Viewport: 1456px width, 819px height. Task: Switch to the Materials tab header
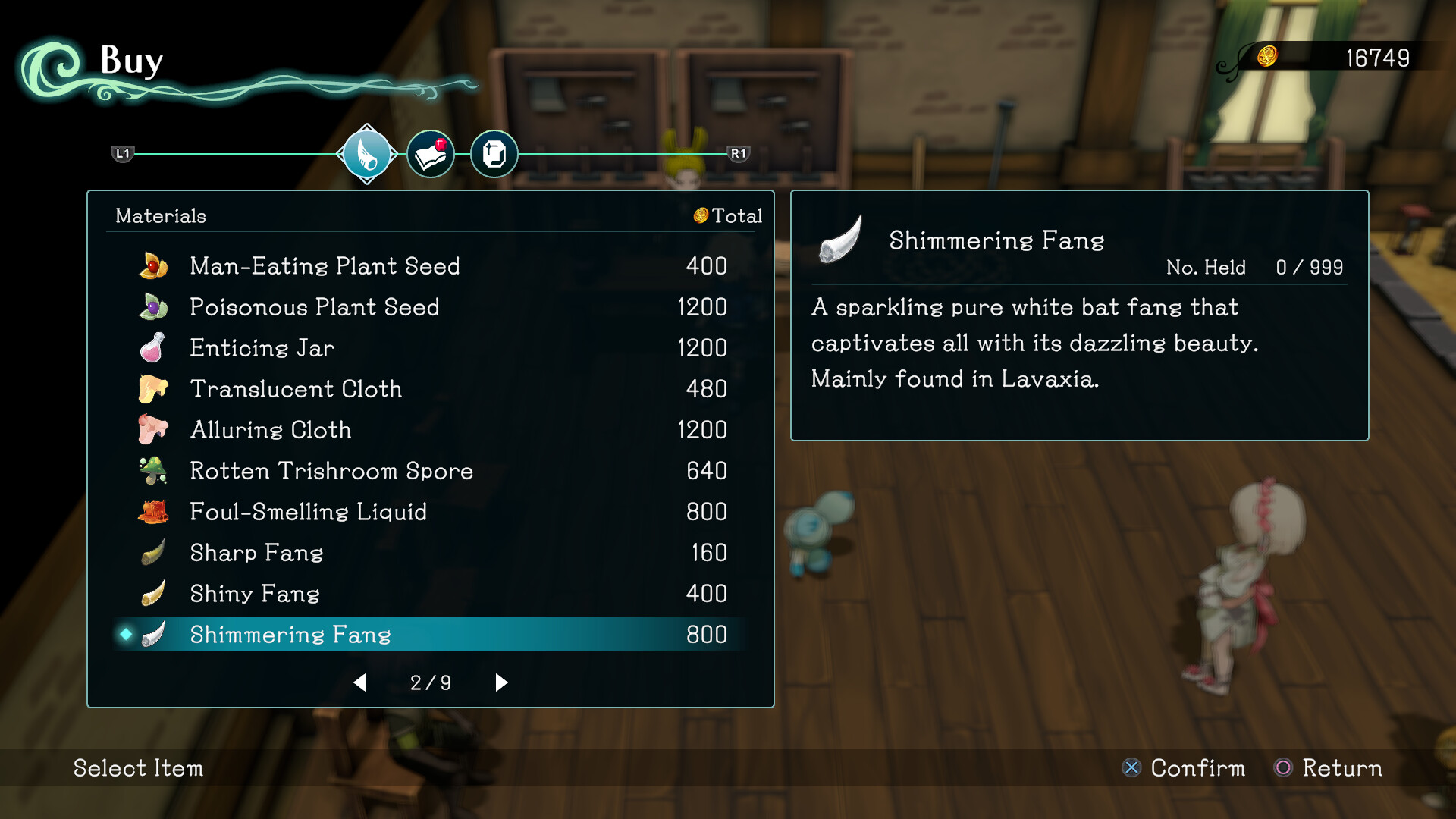click(x=160, y=216)
